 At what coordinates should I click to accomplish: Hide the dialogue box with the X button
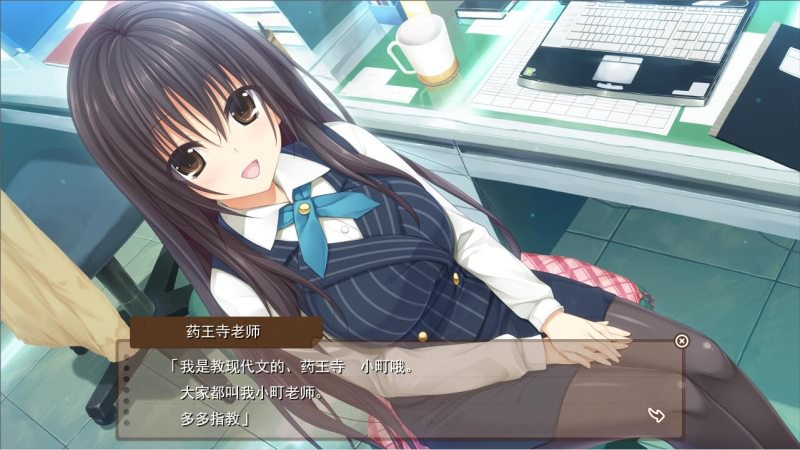(681, 341)
